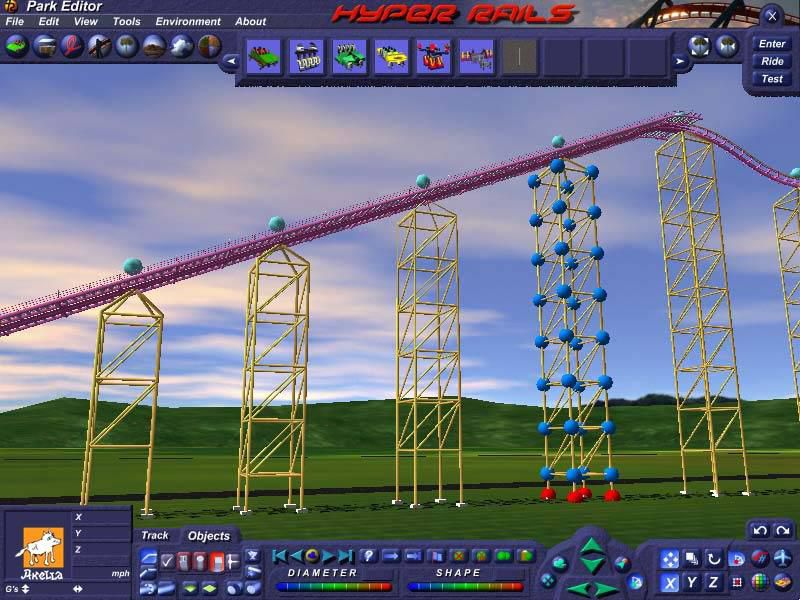The image size is (800, 600).
Task: Toggle the Y axis button
Action: pos(691,582)
